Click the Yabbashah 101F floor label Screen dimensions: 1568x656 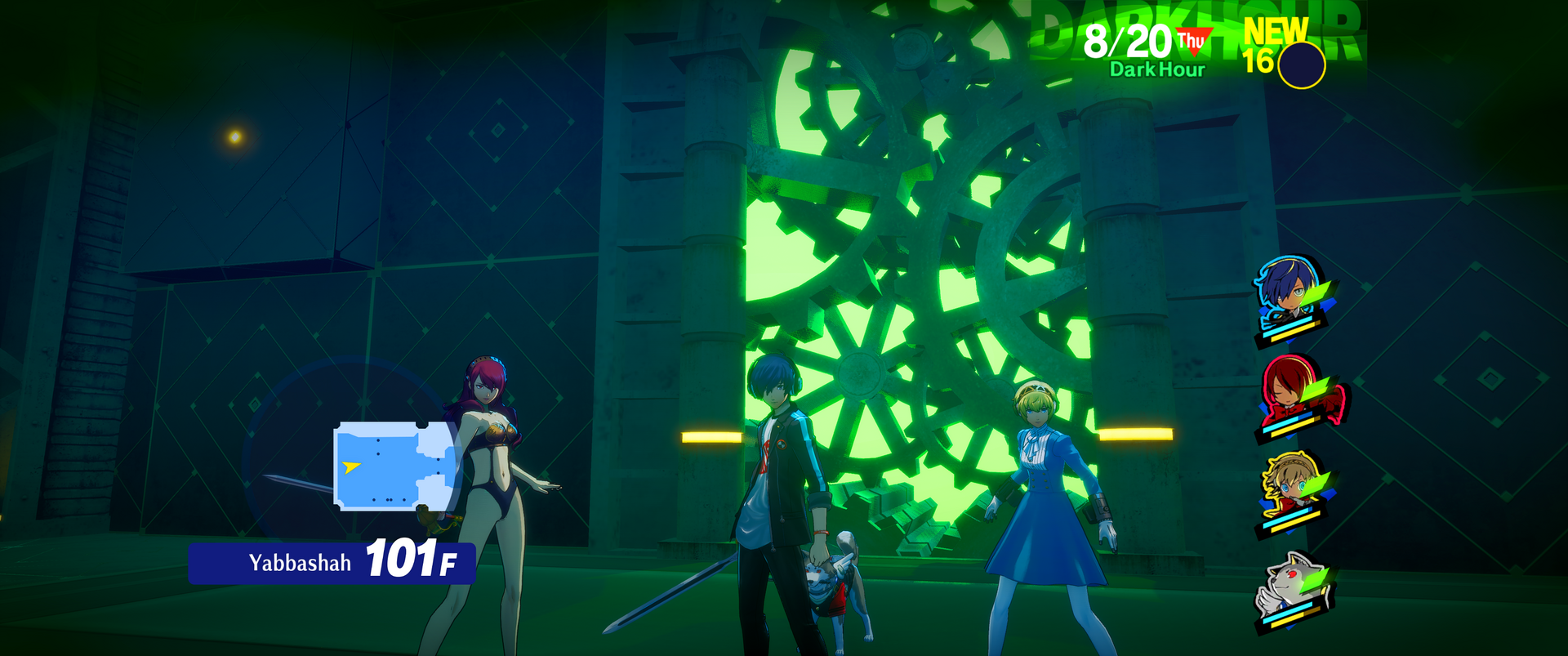pyautogui.click(x=332, y=562)
